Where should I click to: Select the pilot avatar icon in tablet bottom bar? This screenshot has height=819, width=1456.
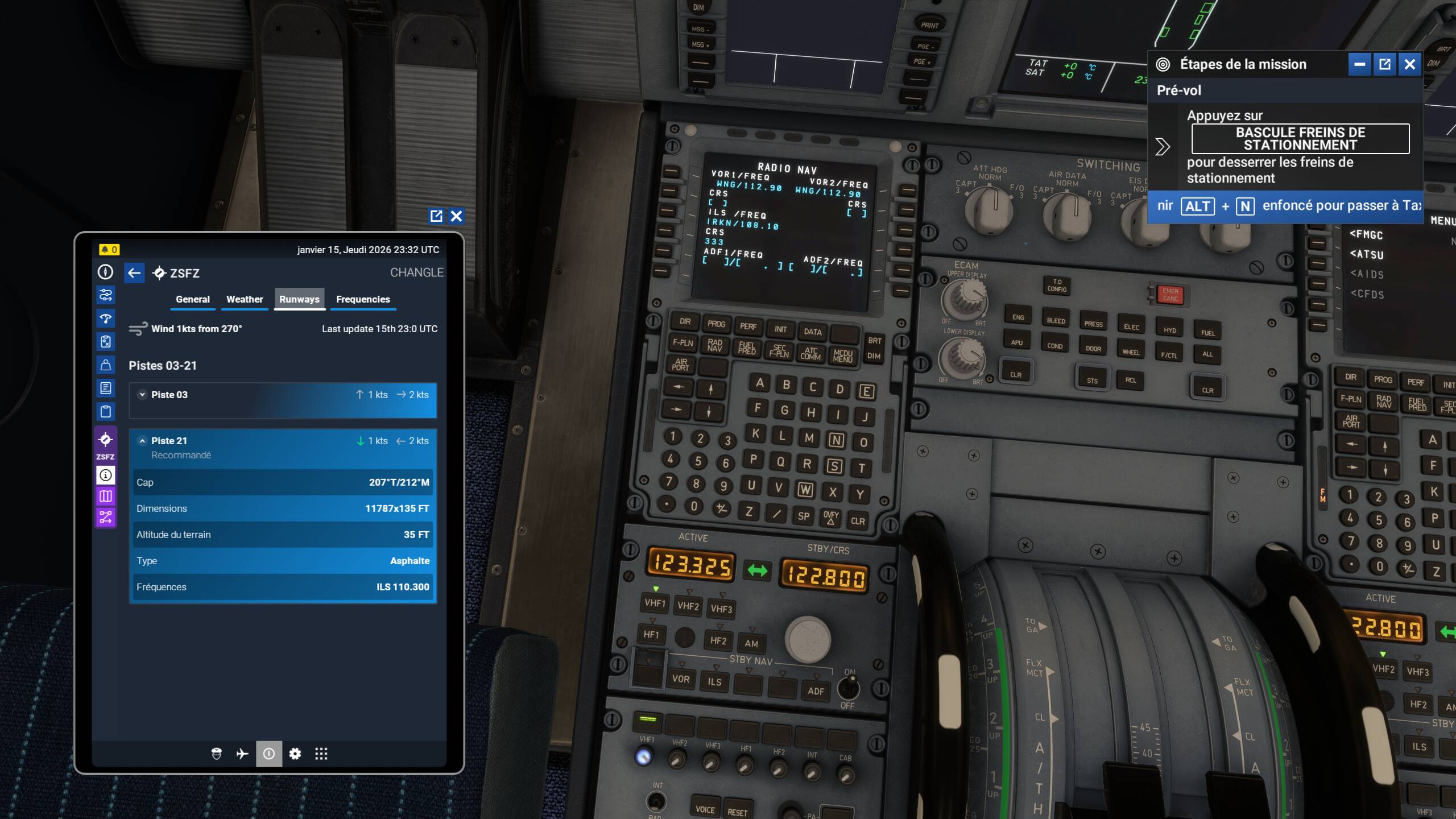pos(218,754)
